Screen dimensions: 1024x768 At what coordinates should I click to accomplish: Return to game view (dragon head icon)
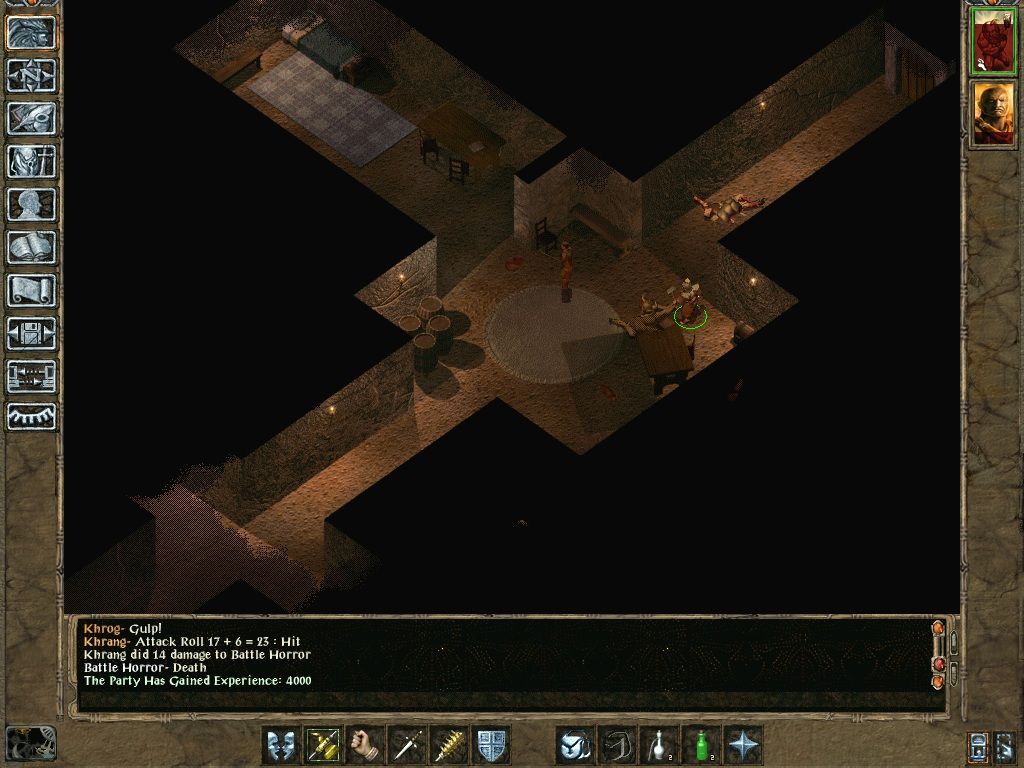pyautogui.click(x=32, y=32)
